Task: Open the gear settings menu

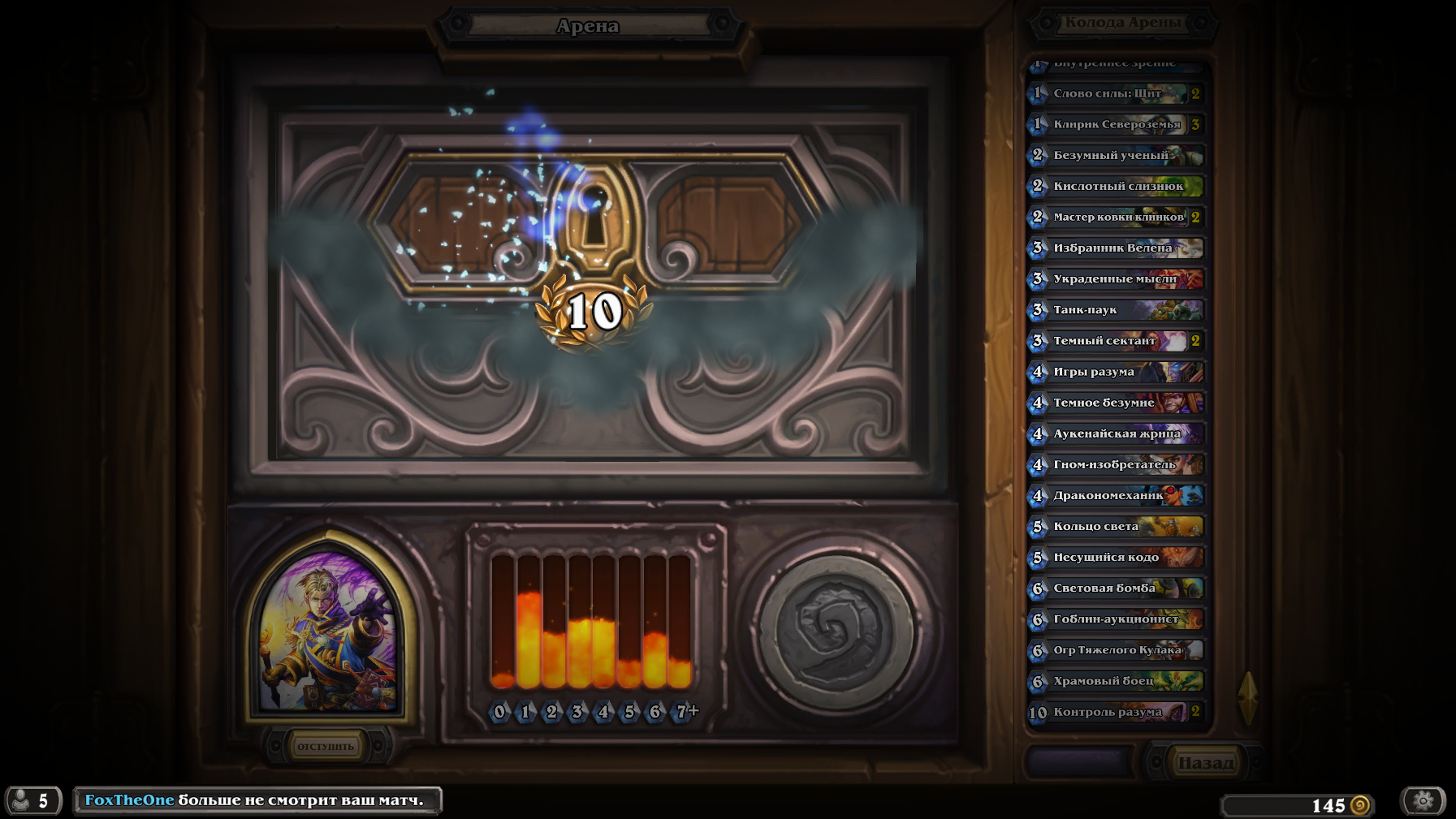Action: tap(1423, 801)
